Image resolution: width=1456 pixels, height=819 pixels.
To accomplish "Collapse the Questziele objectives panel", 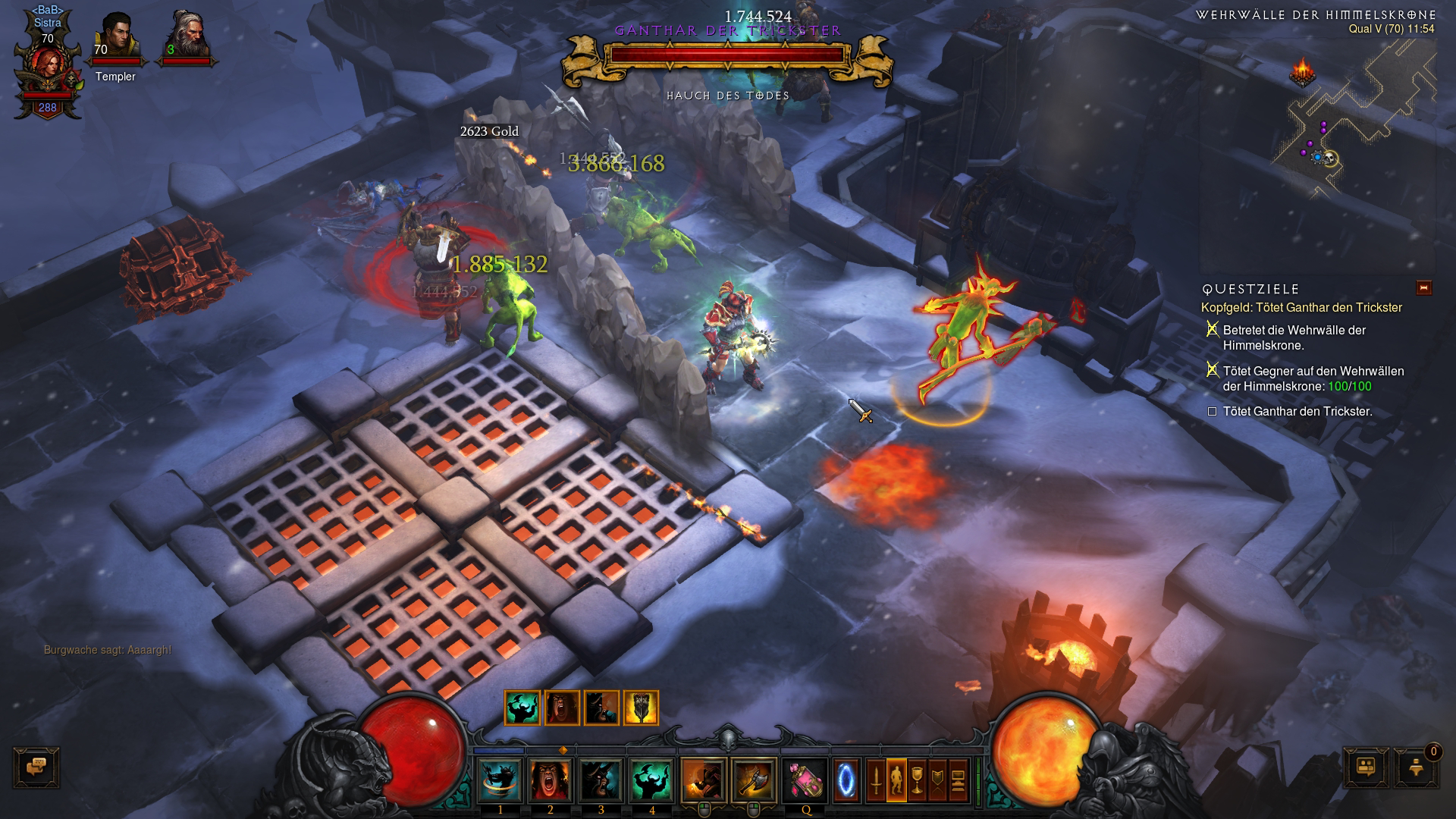I will coord(1423,288).
